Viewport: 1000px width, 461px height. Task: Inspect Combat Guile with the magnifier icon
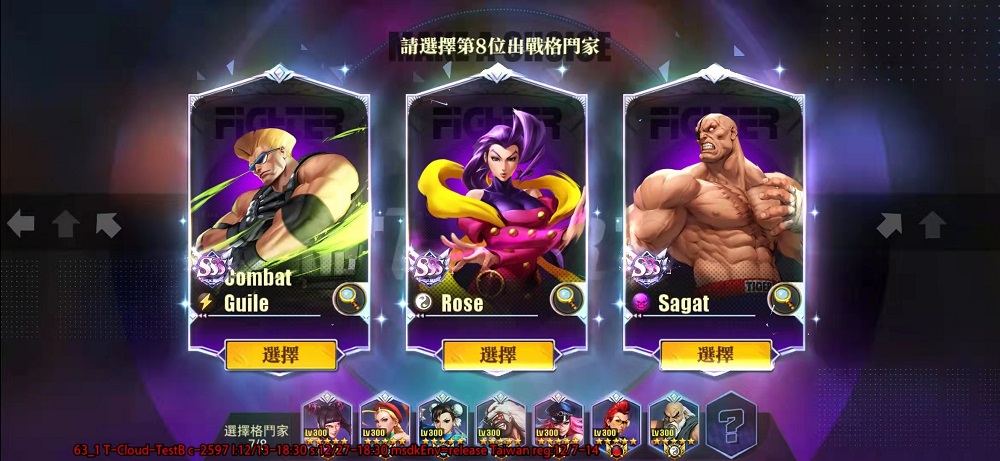pyautogui.click(x=349, y=298)
